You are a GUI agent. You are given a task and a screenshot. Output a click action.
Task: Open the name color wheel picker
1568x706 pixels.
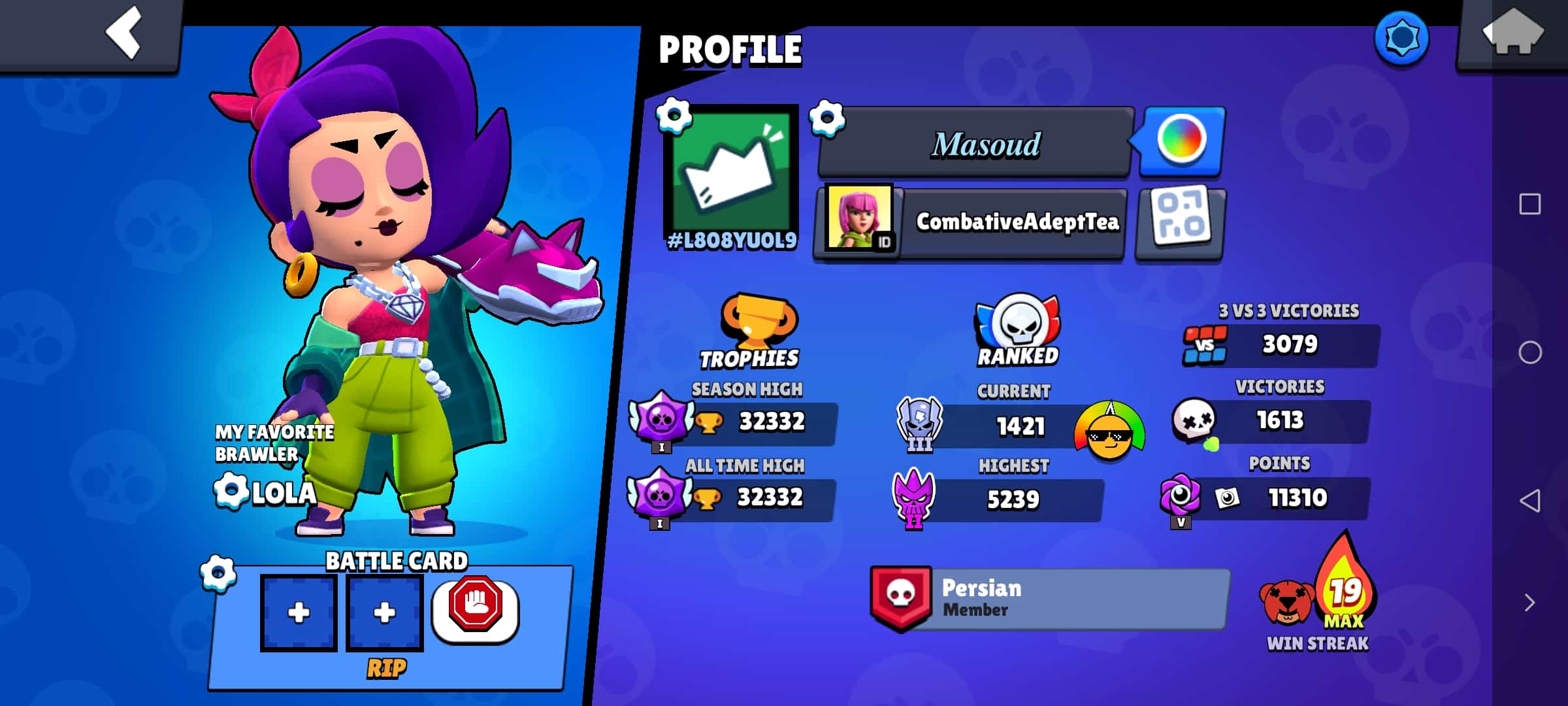(1181, 140)
